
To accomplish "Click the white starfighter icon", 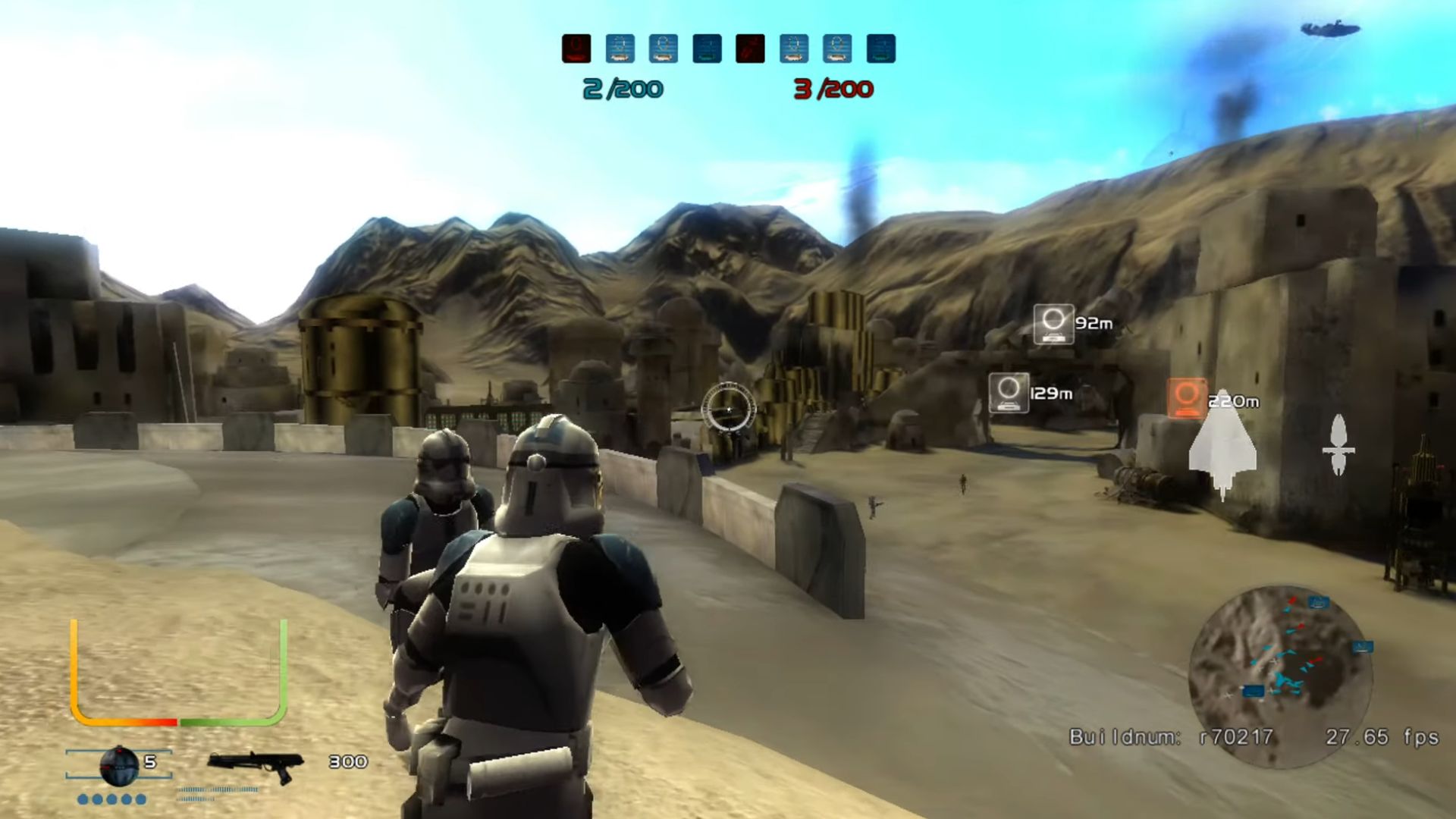I will pos(1222,447).
